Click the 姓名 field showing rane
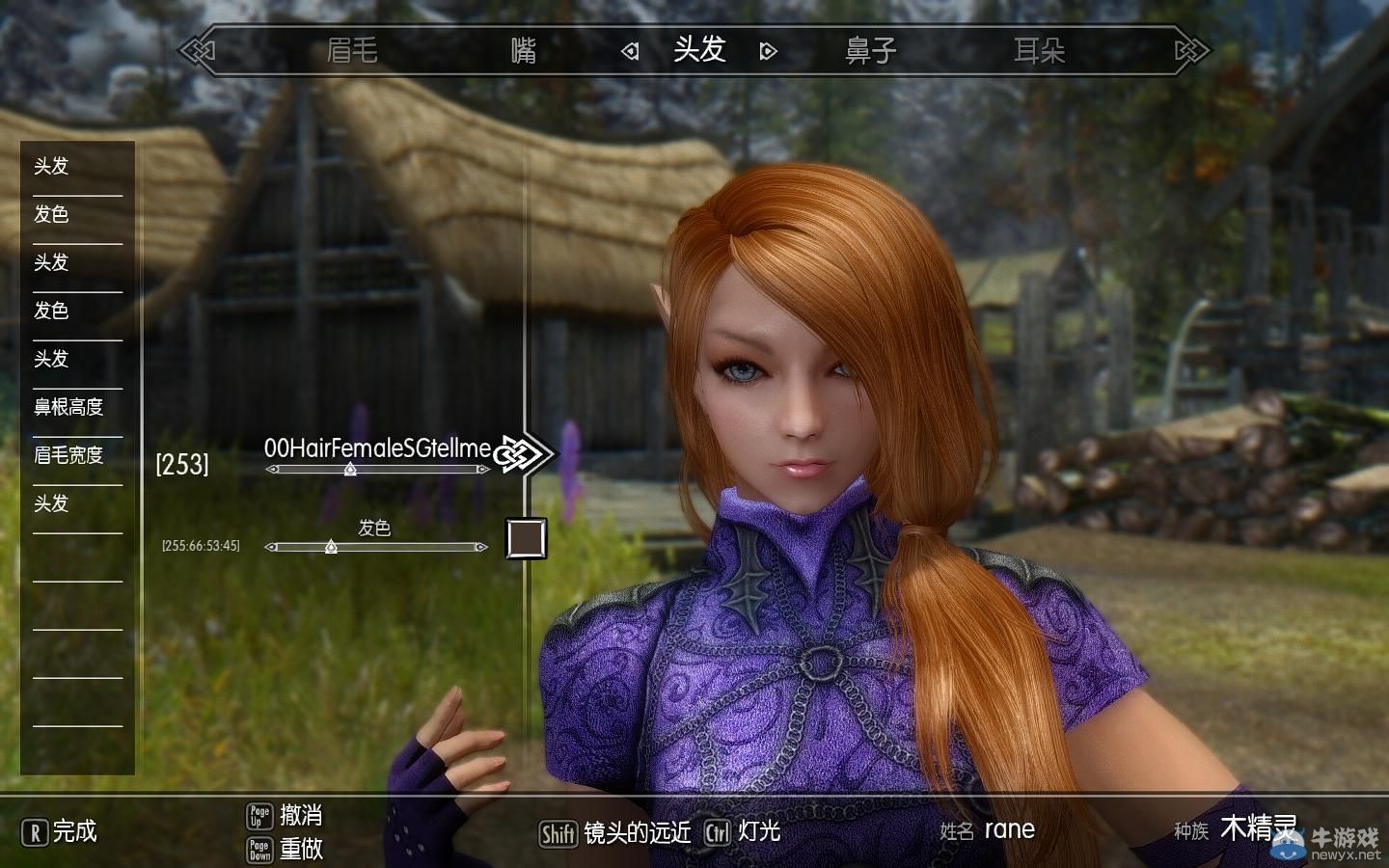 1009,830
